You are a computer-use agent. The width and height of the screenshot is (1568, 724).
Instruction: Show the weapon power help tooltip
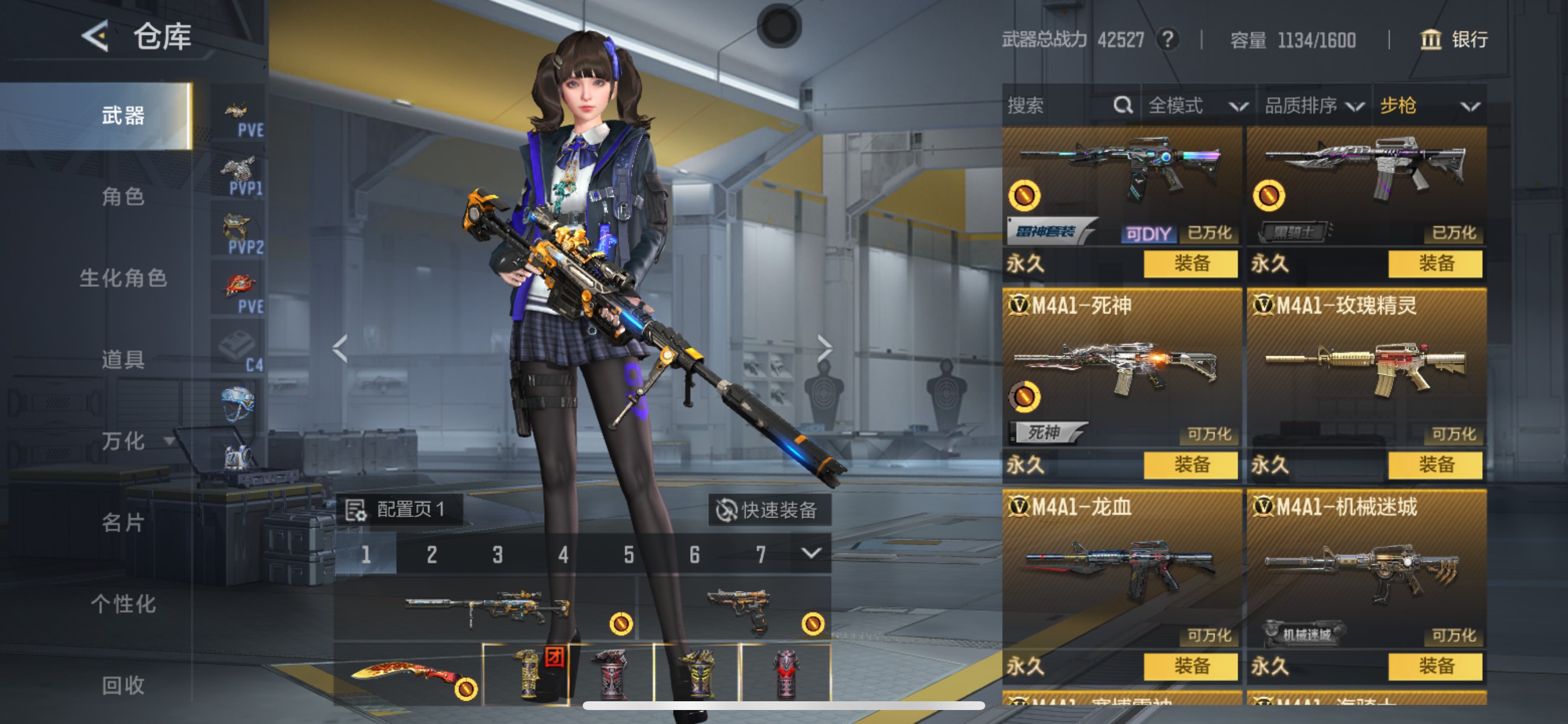click(1167, 40)
